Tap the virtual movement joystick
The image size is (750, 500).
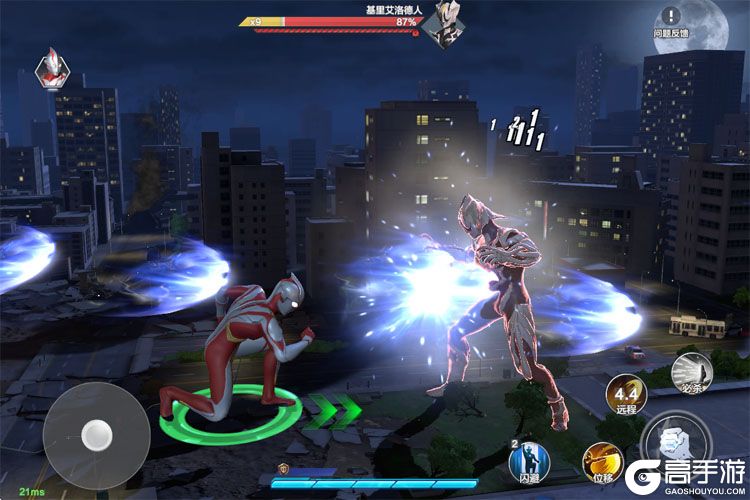[95, 432]
